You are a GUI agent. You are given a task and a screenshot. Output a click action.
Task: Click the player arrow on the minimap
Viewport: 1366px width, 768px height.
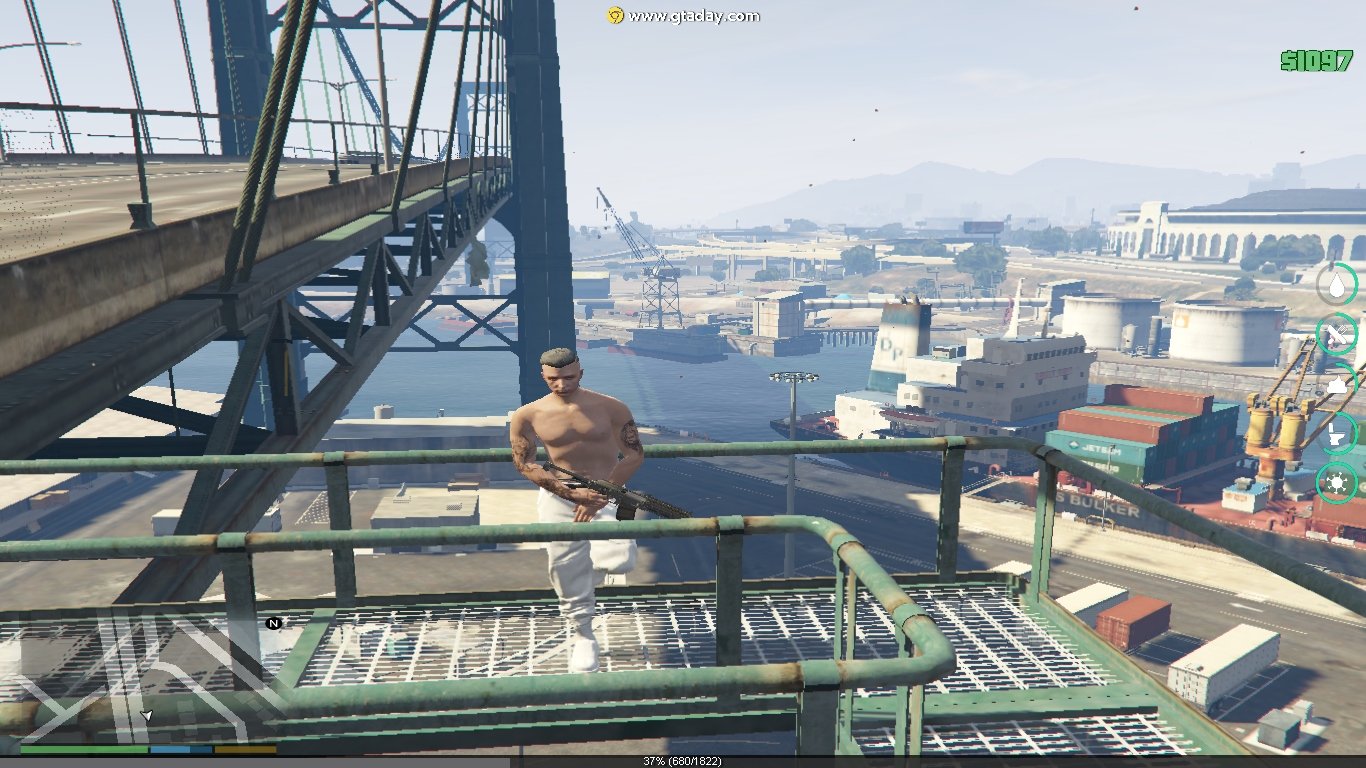147,716
